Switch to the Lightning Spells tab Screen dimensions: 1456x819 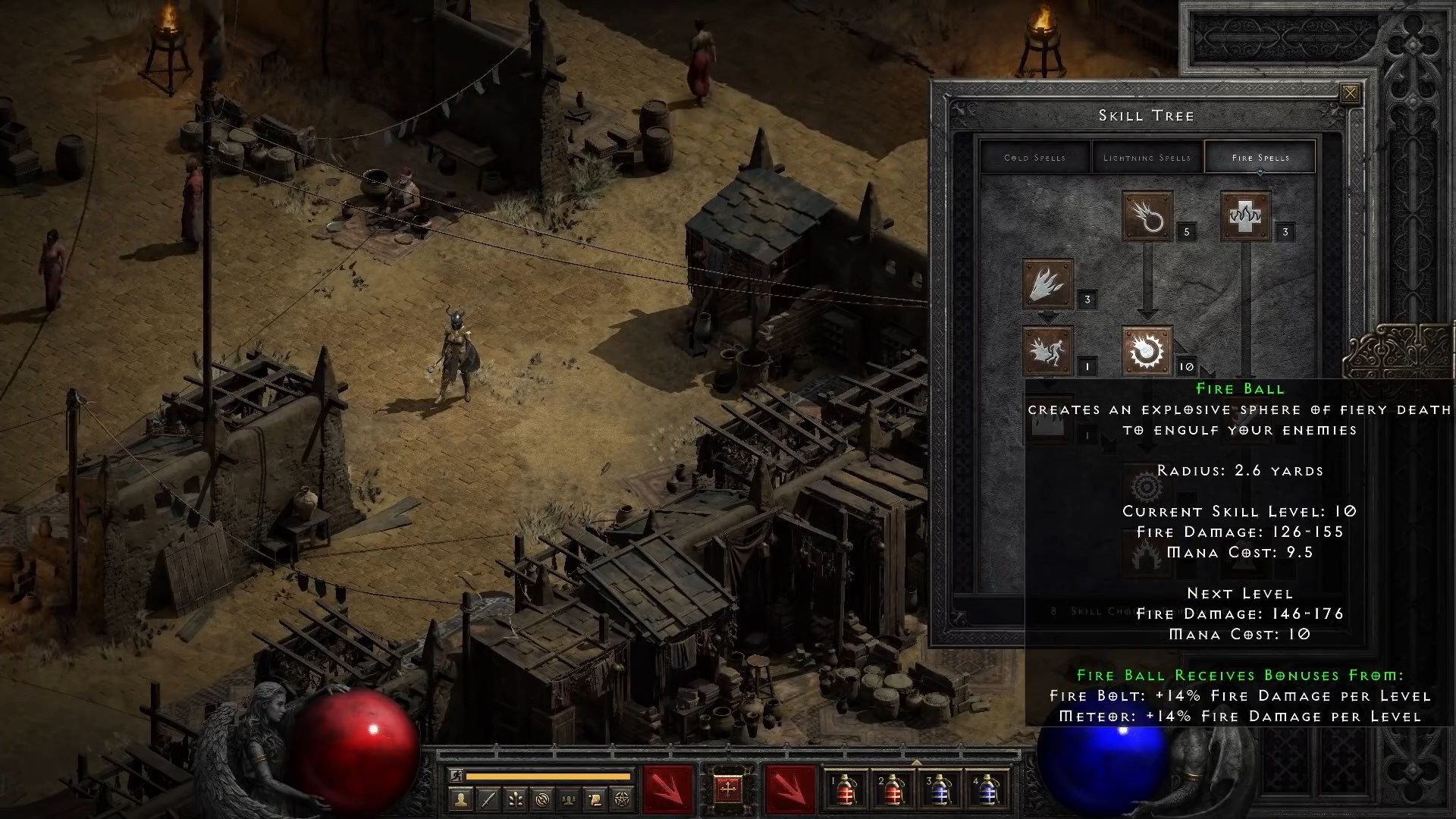pos(1147,157)
